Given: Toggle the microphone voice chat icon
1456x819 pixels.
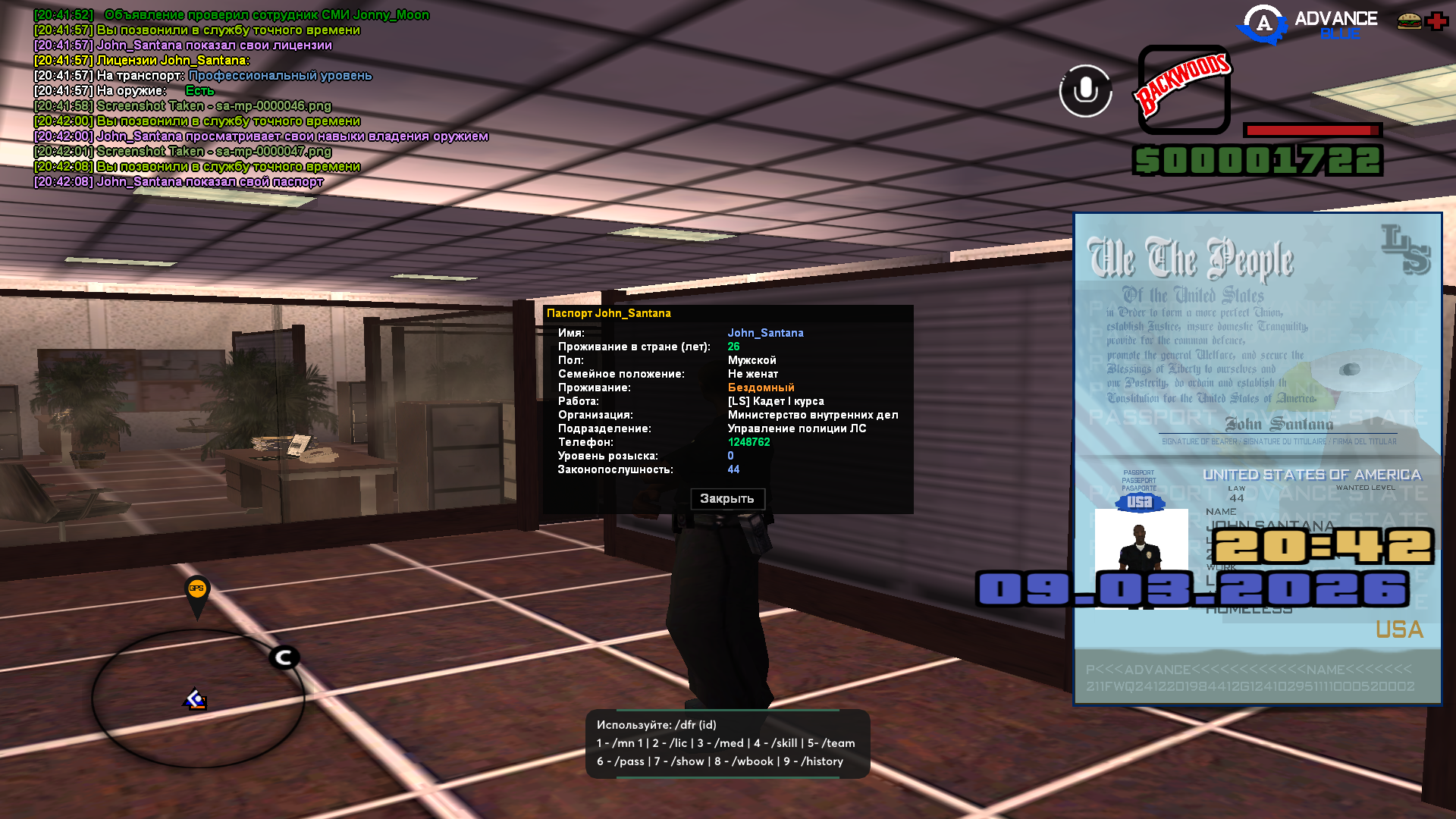Looking at the screenshot, I should tap(1085, 91).
